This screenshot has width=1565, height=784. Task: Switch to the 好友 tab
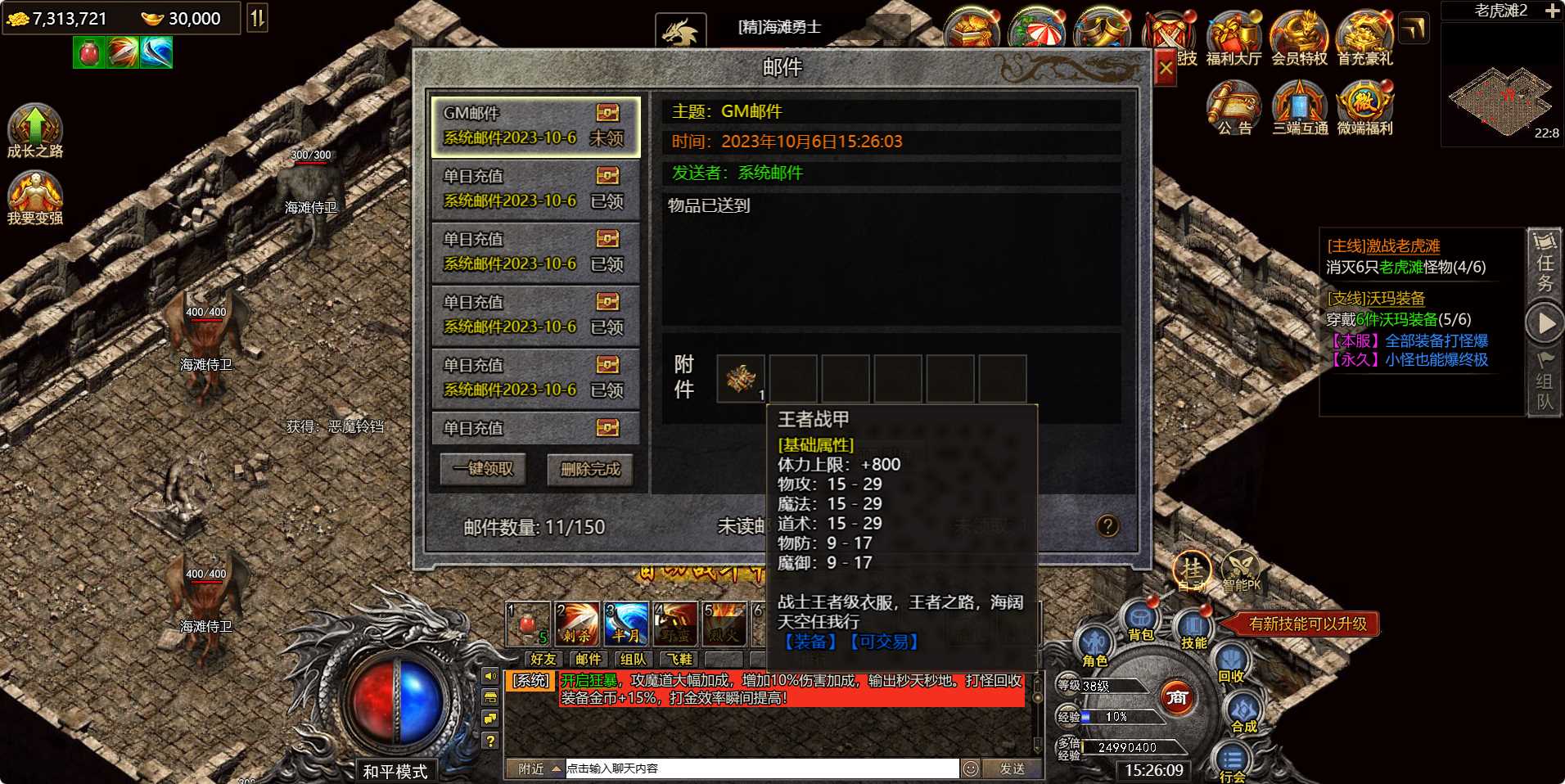point(545,659)
